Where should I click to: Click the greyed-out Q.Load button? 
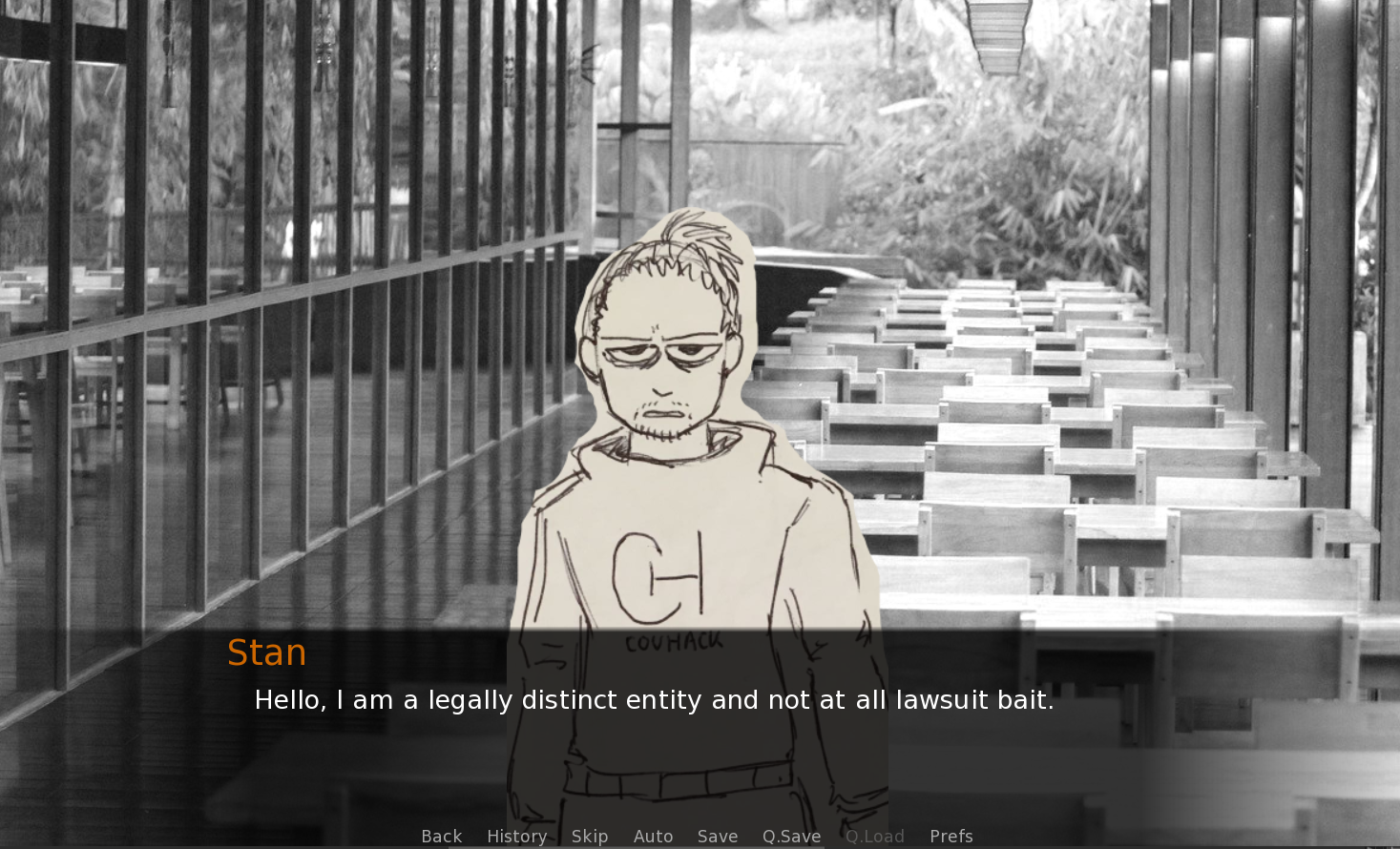click(x=874, y=836)
